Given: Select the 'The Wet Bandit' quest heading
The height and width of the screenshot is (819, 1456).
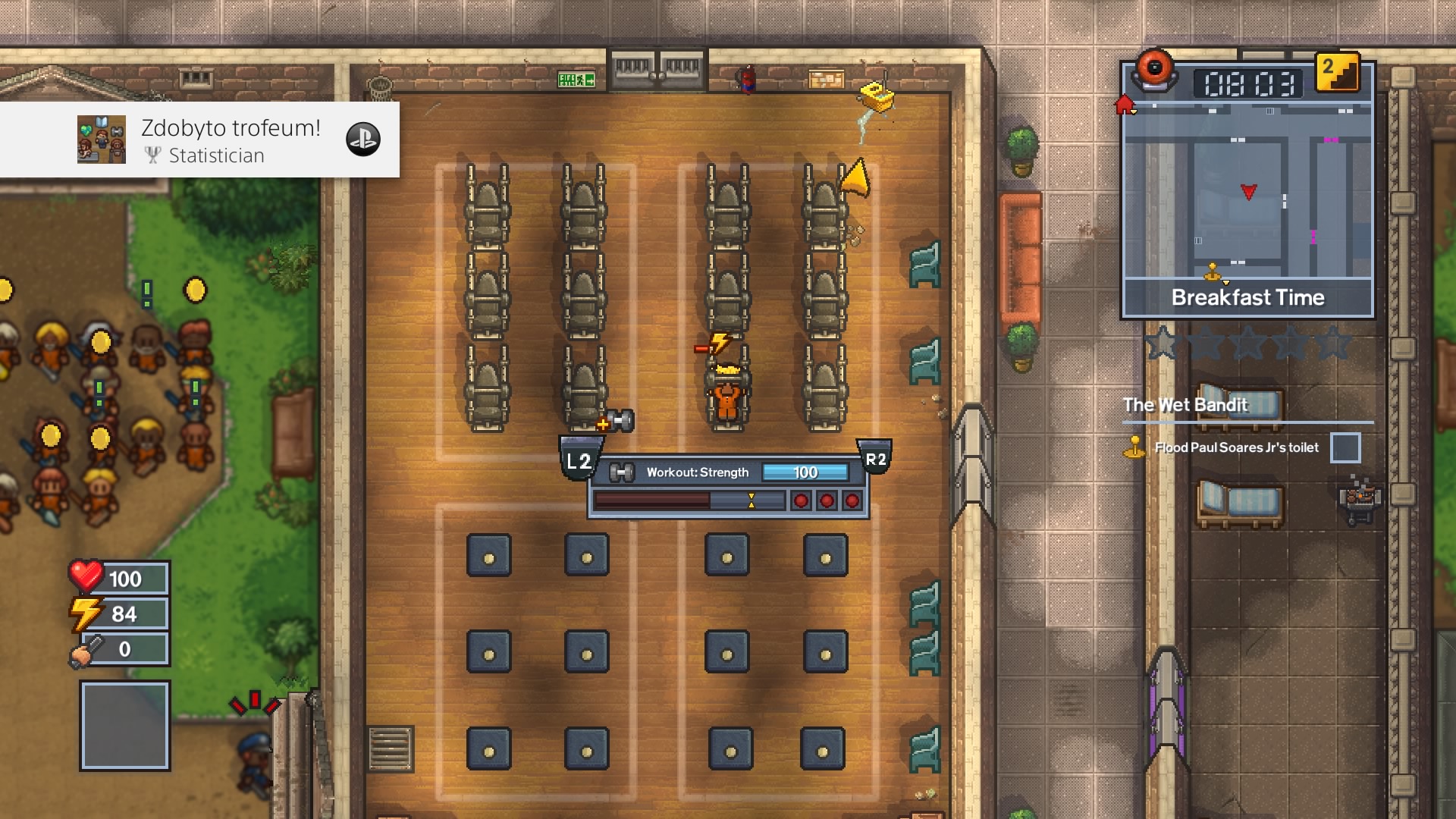Looking at the screenshot, I should point(1185,405).
